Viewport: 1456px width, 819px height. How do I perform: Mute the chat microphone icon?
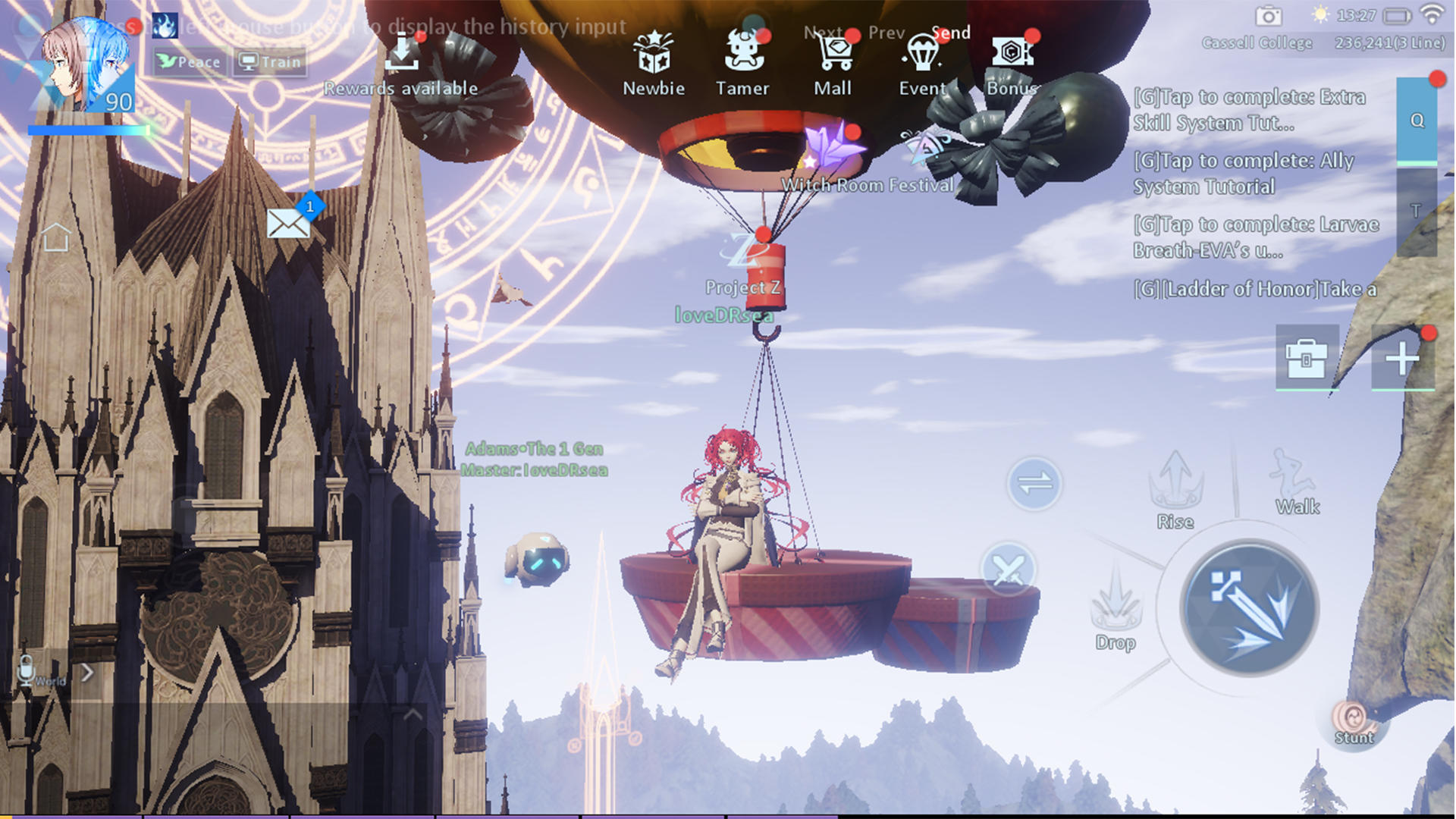pyautogui.click(x=24, y=670)
